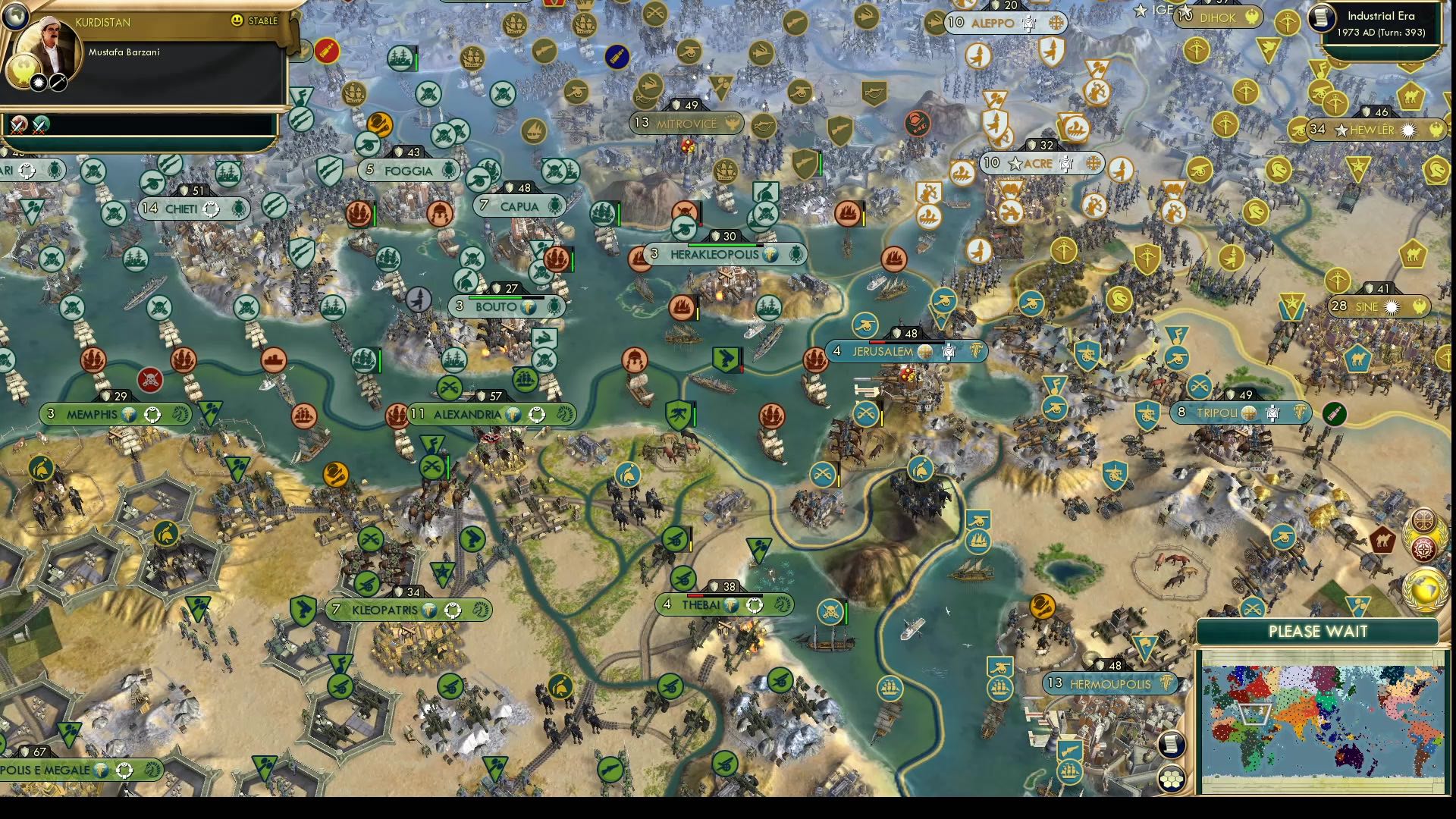
Task: Click the white sunburst icon under the leader portrait
Action: (x=38, y=83)
